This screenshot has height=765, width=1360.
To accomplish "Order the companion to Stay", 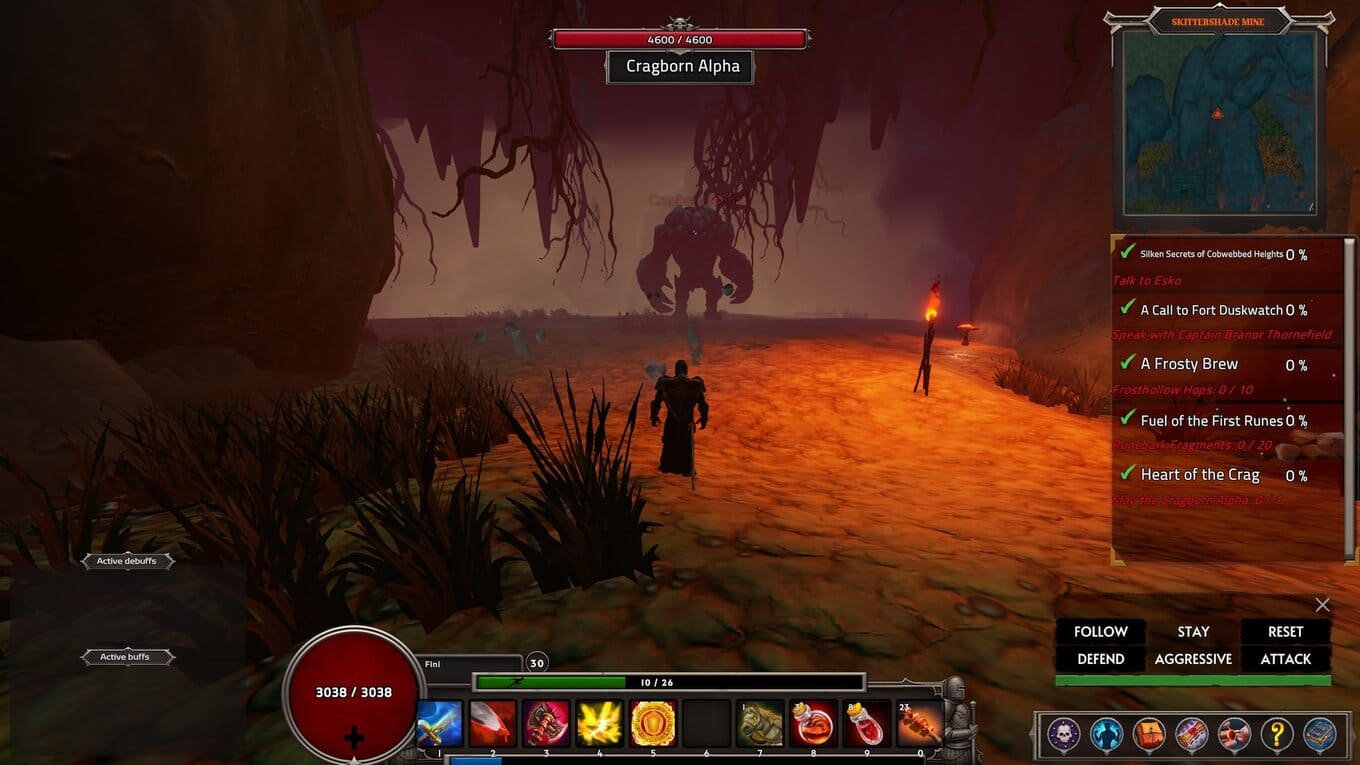I will (1193, 632).
